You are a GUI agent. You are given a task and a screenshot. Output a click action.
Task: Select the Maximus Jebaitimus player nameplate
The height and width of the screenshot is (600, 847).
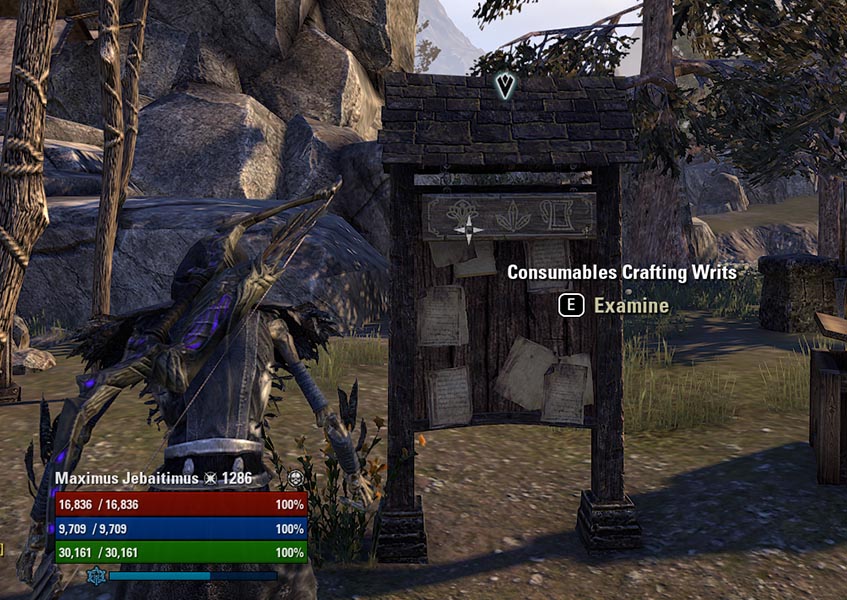[127, 479]
